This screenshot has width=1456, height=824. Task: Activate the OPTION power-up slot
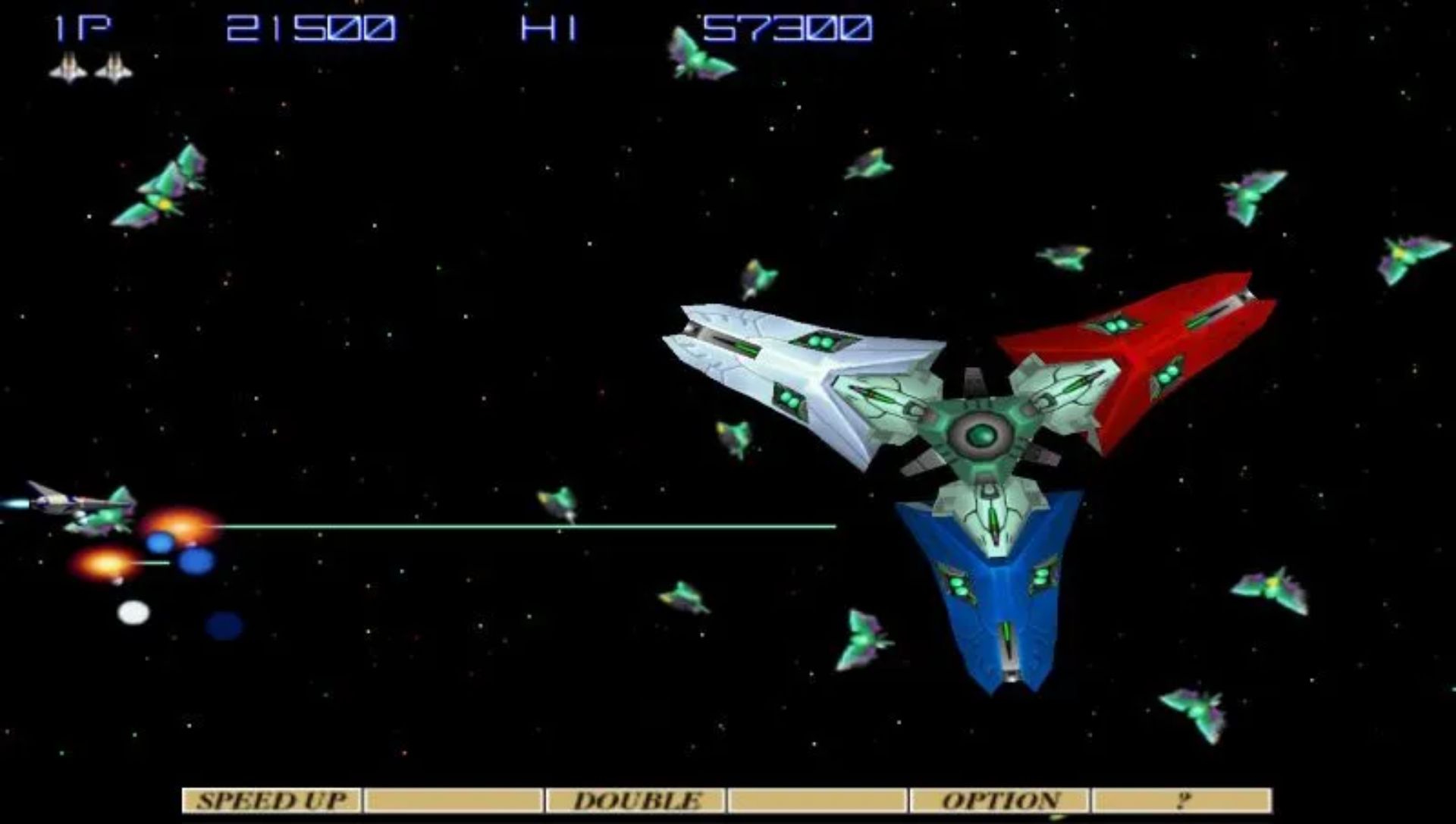[999, 801]
